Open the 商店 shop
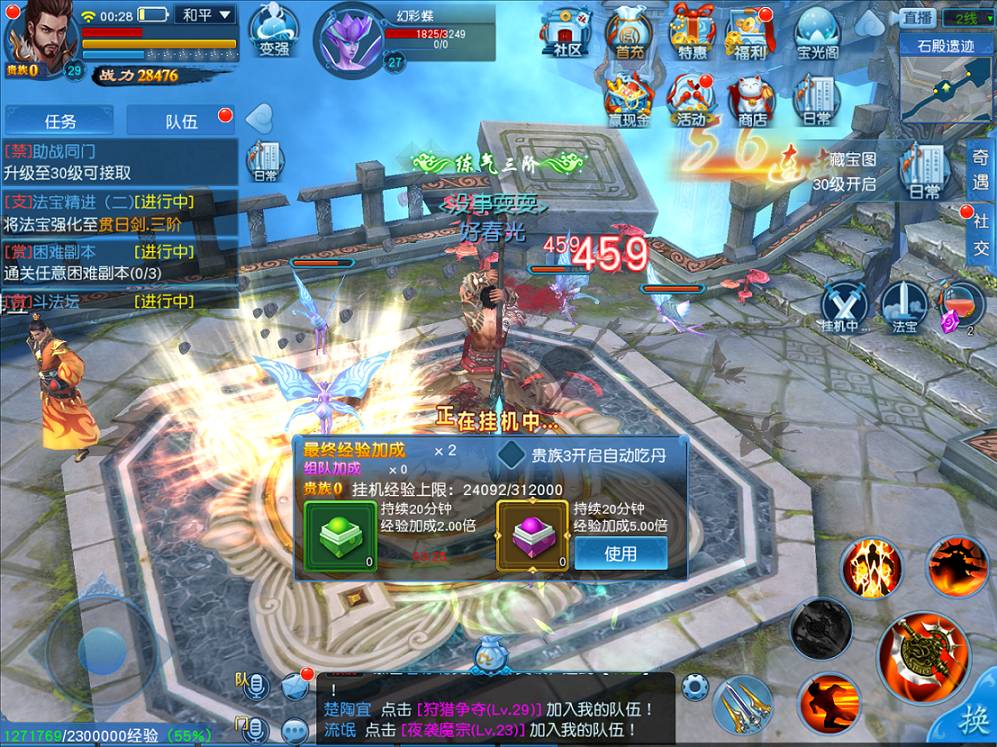The height and width of the screenshot is (747, 997). click(x=752, y=100)
